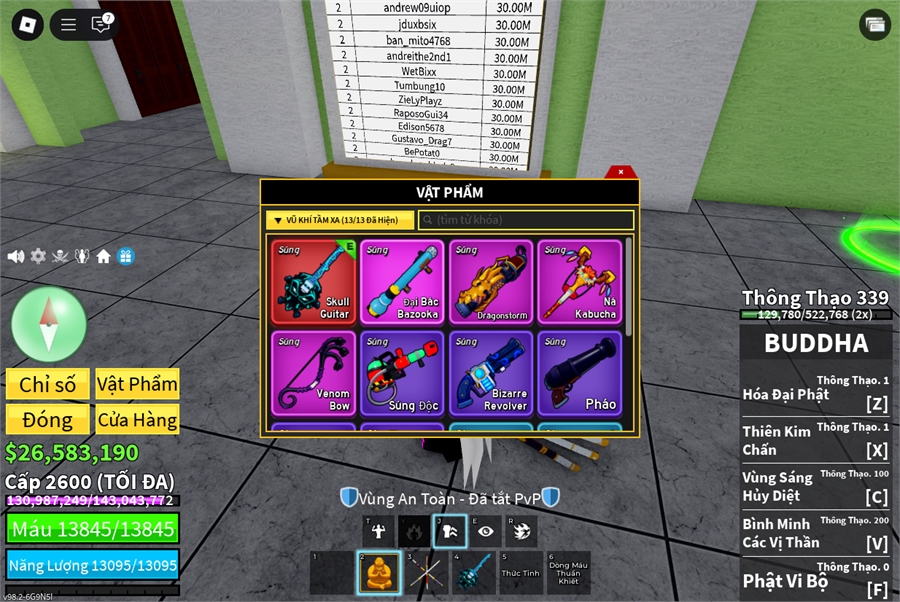Viewport: 900px width, 602px height.
Task: Open the Roblox chat overlay
Action: coord(101,25)
